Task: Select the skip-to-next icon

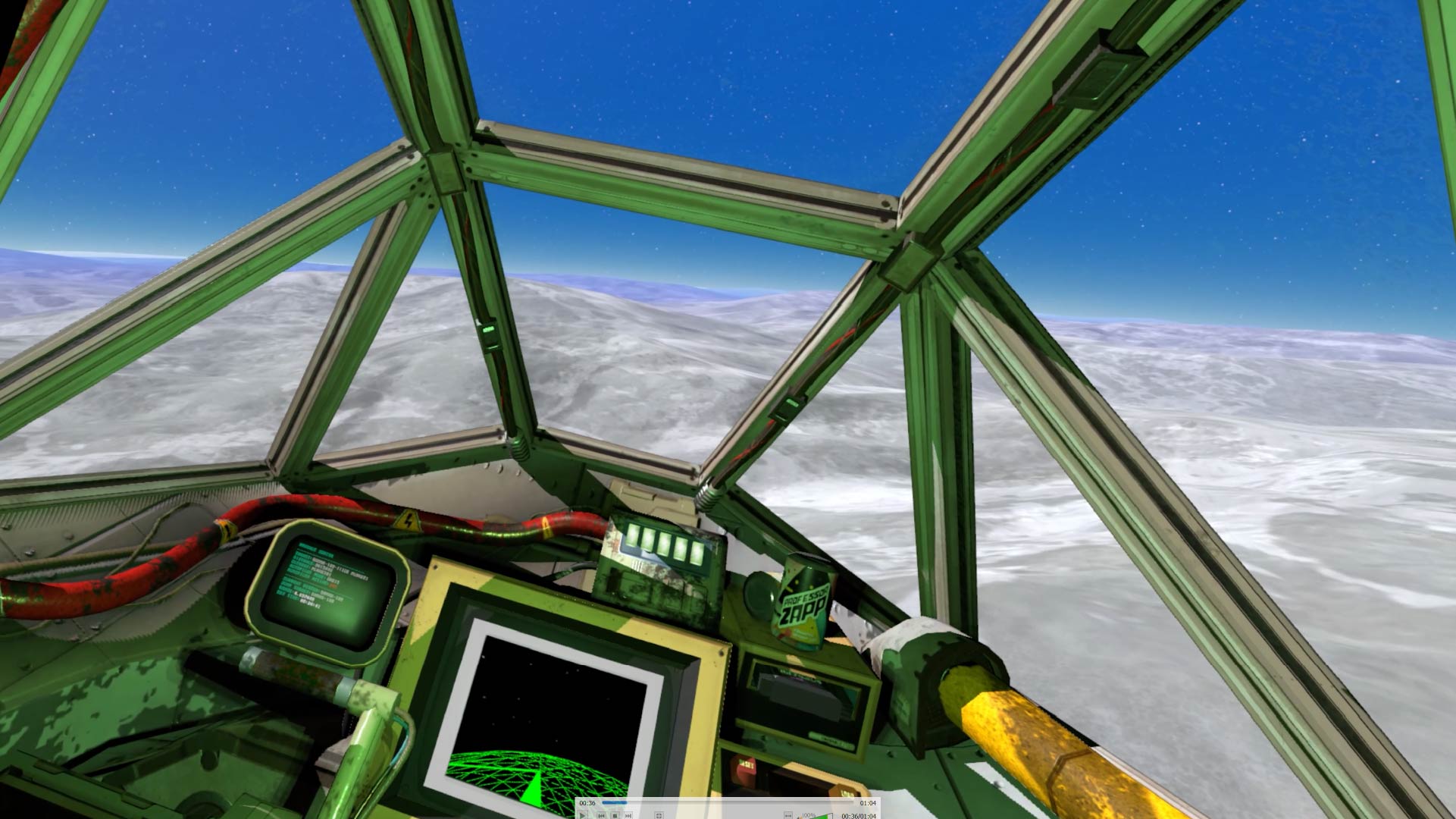Action: click(x=628, y=816)
